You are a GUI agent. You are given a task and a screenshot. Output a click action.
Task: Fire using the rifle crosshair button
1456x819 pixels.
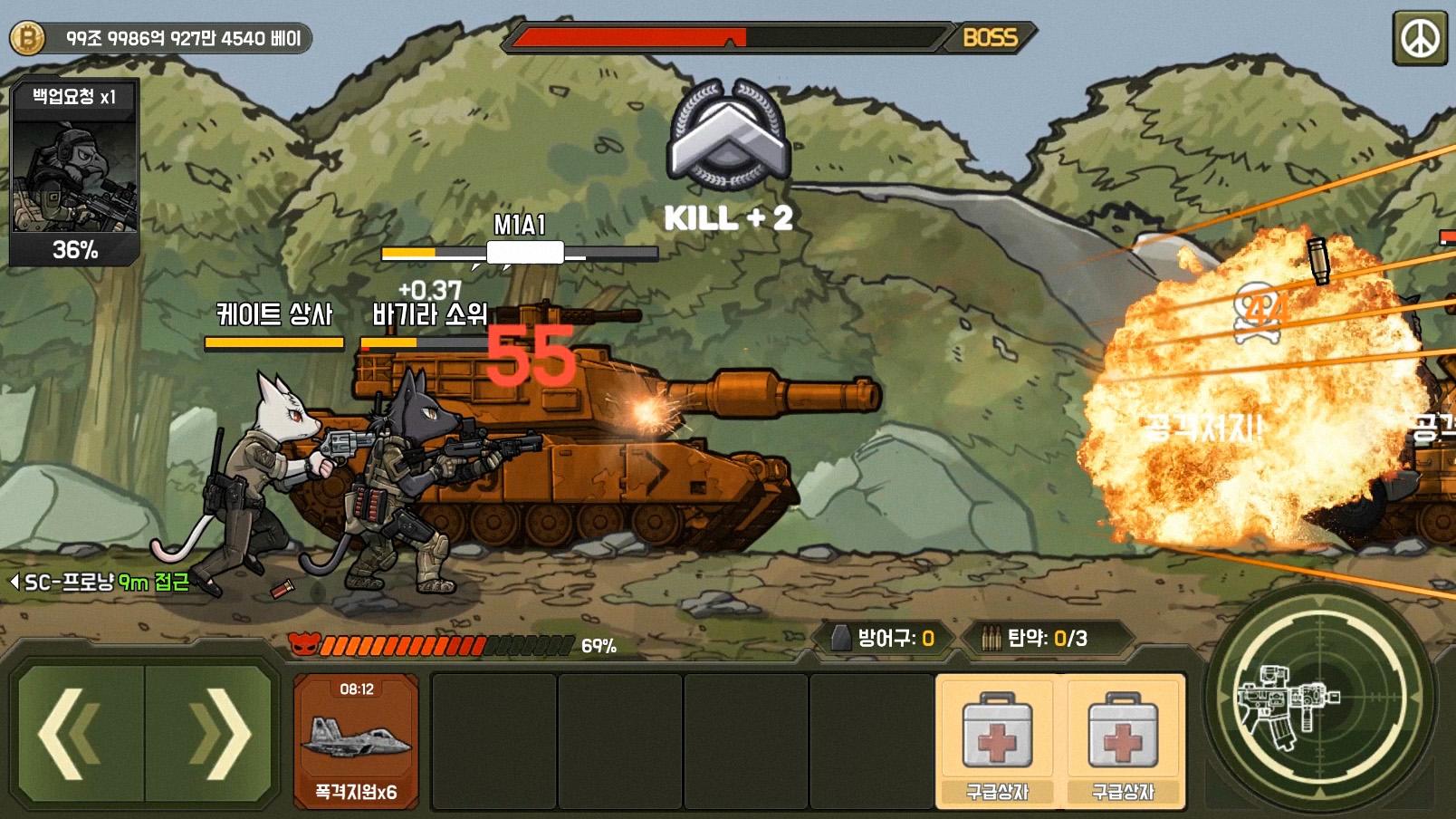coord(1319,699)
